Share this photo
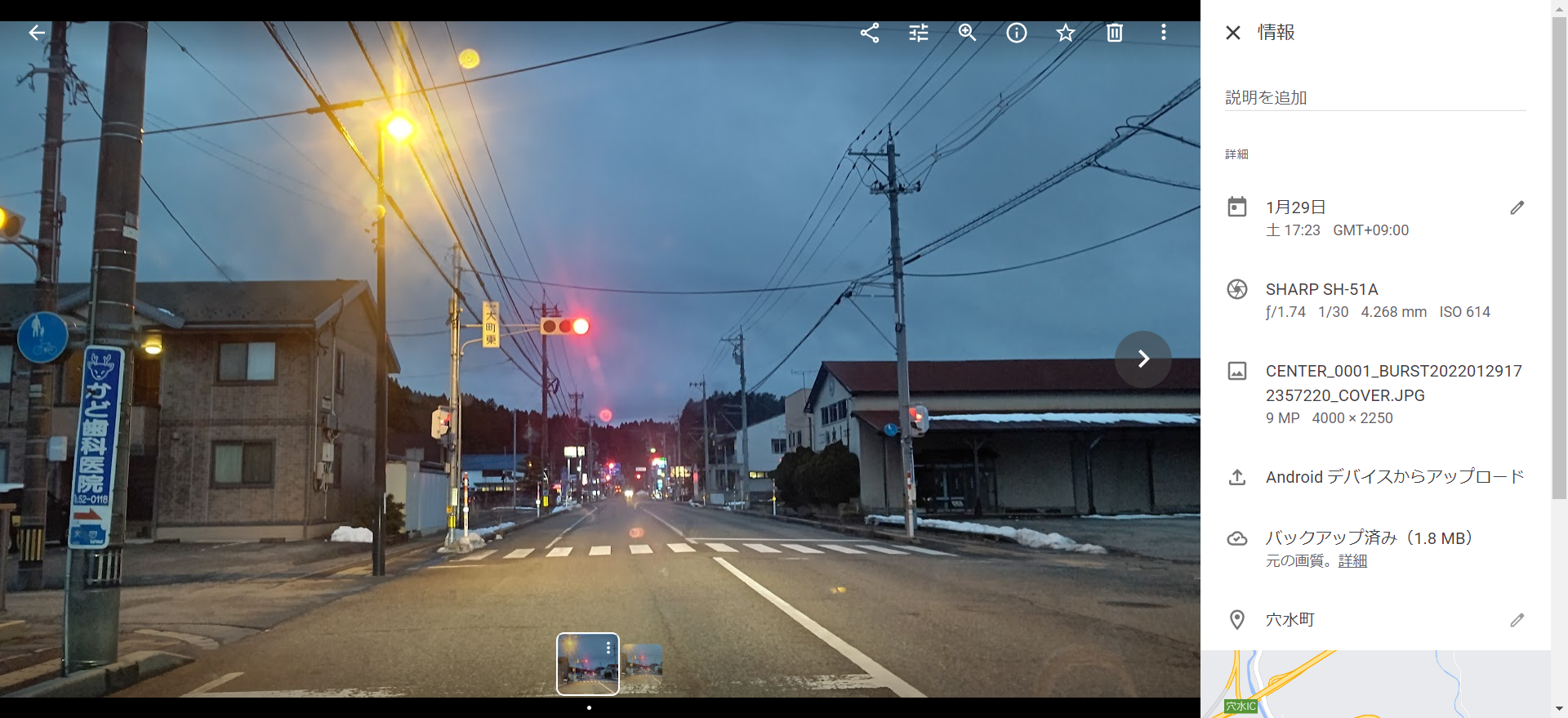Screen dimensions: 1568x718 870,33
